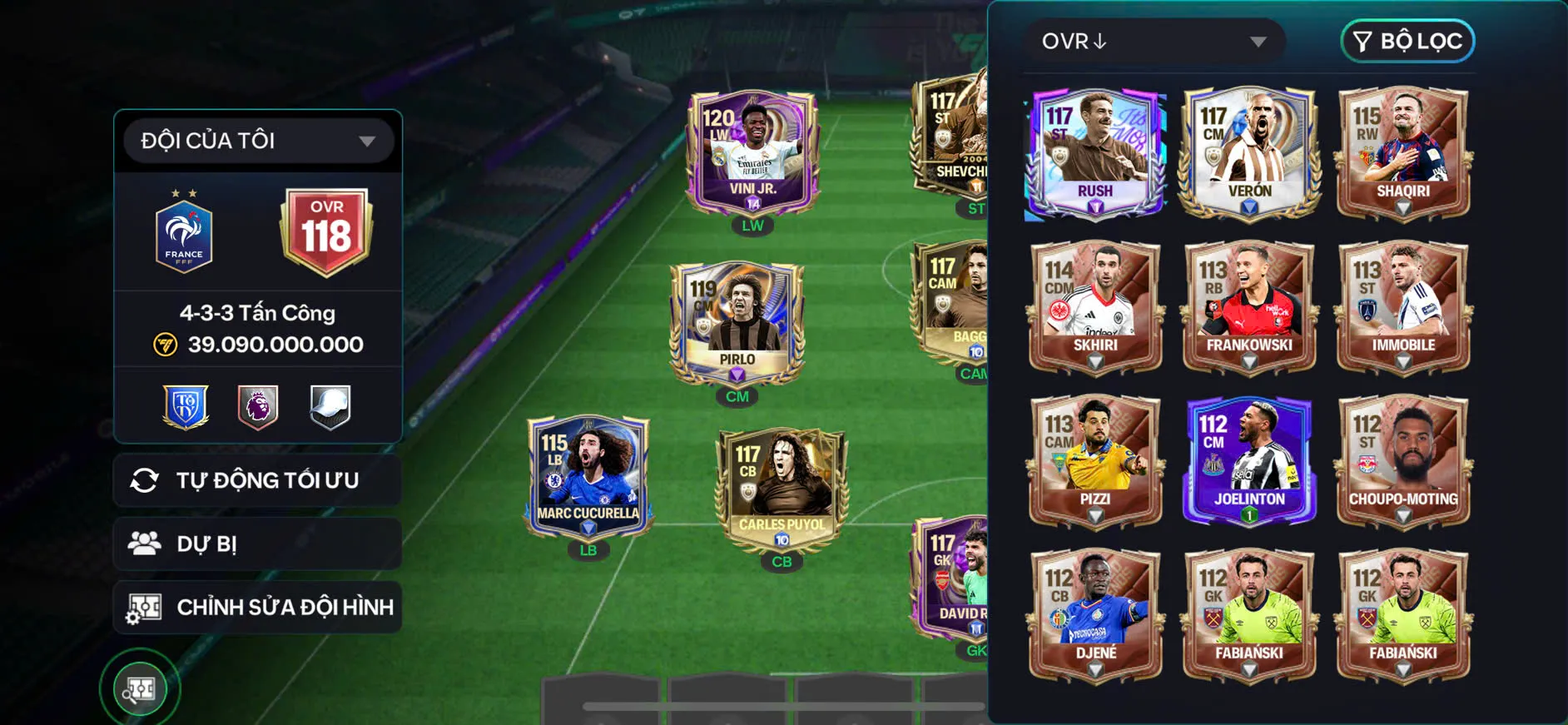Toggle the chevron under the RUSH card
Screen dimensions: 1568x725
[x=1094, y=208]
